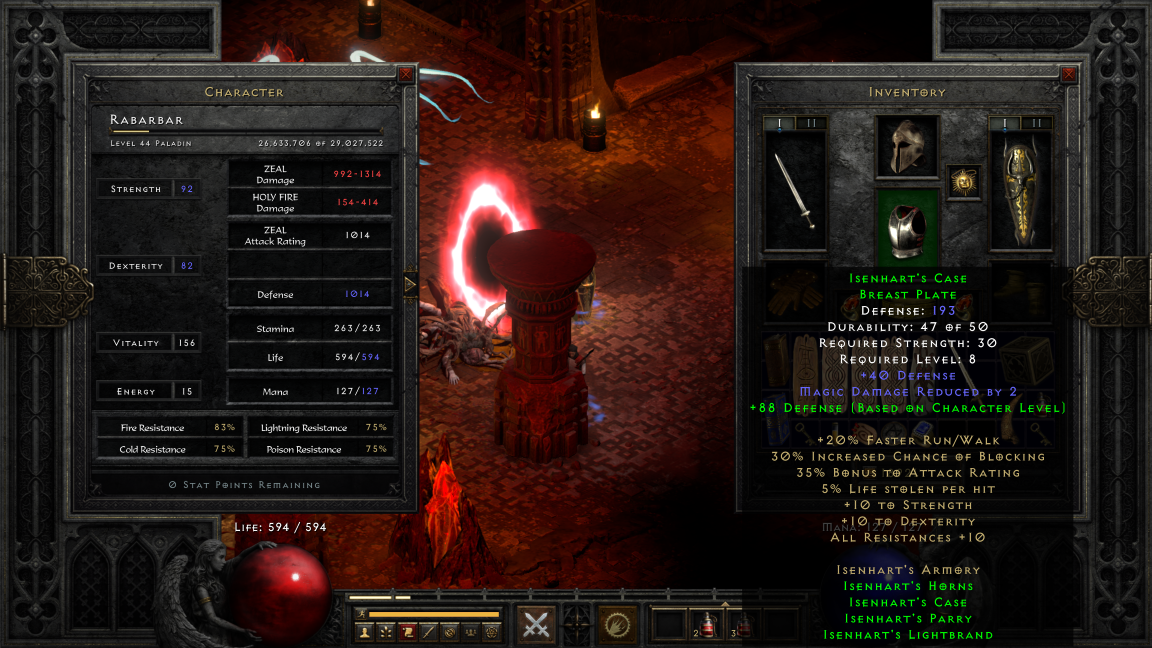Click the character silhouette mini-panel button
The width and height of the screenshot is (1152, 648).
[x=365, y=632]
